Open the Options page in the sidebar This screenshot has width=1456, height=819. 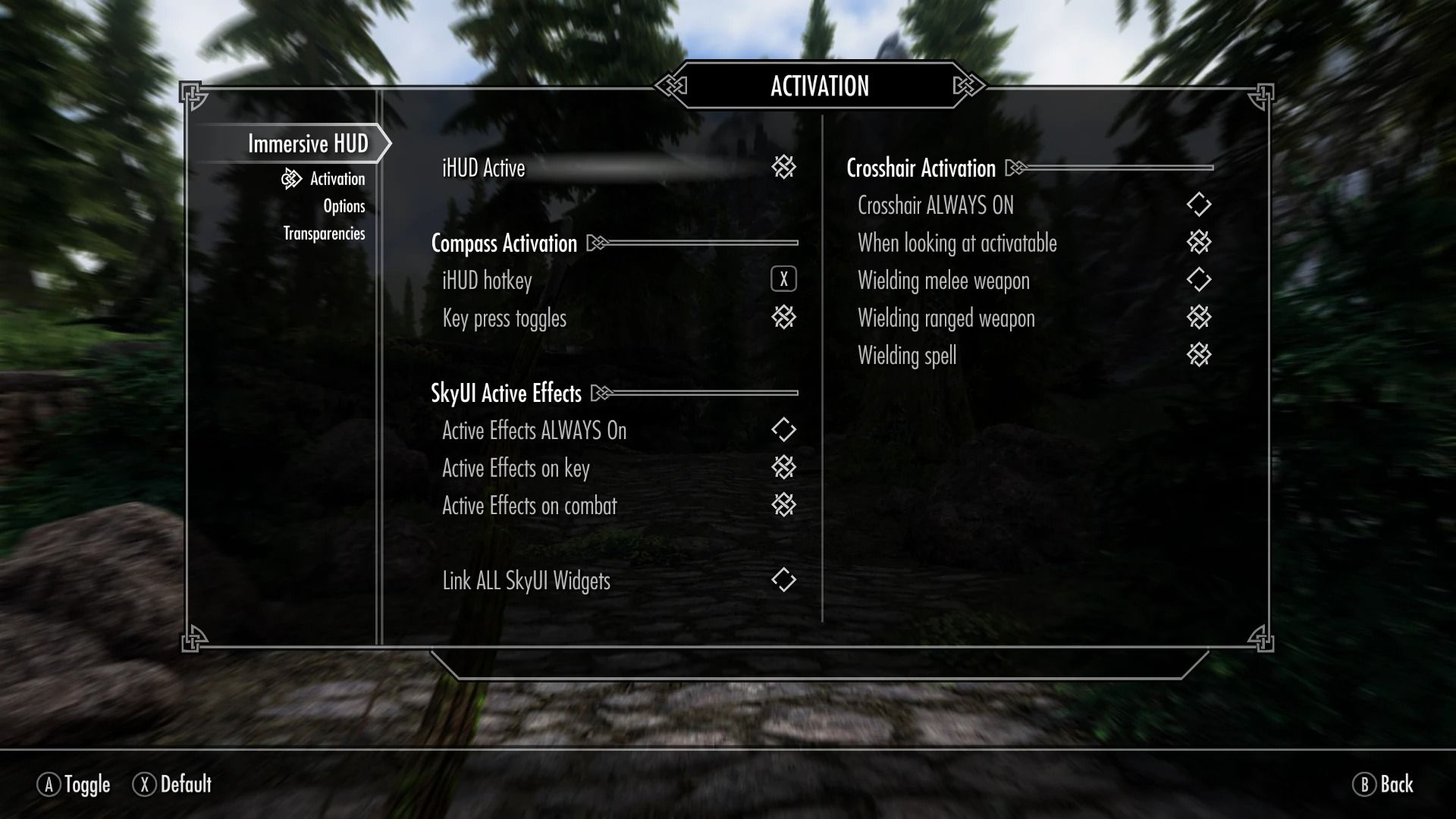coord(344,206)
